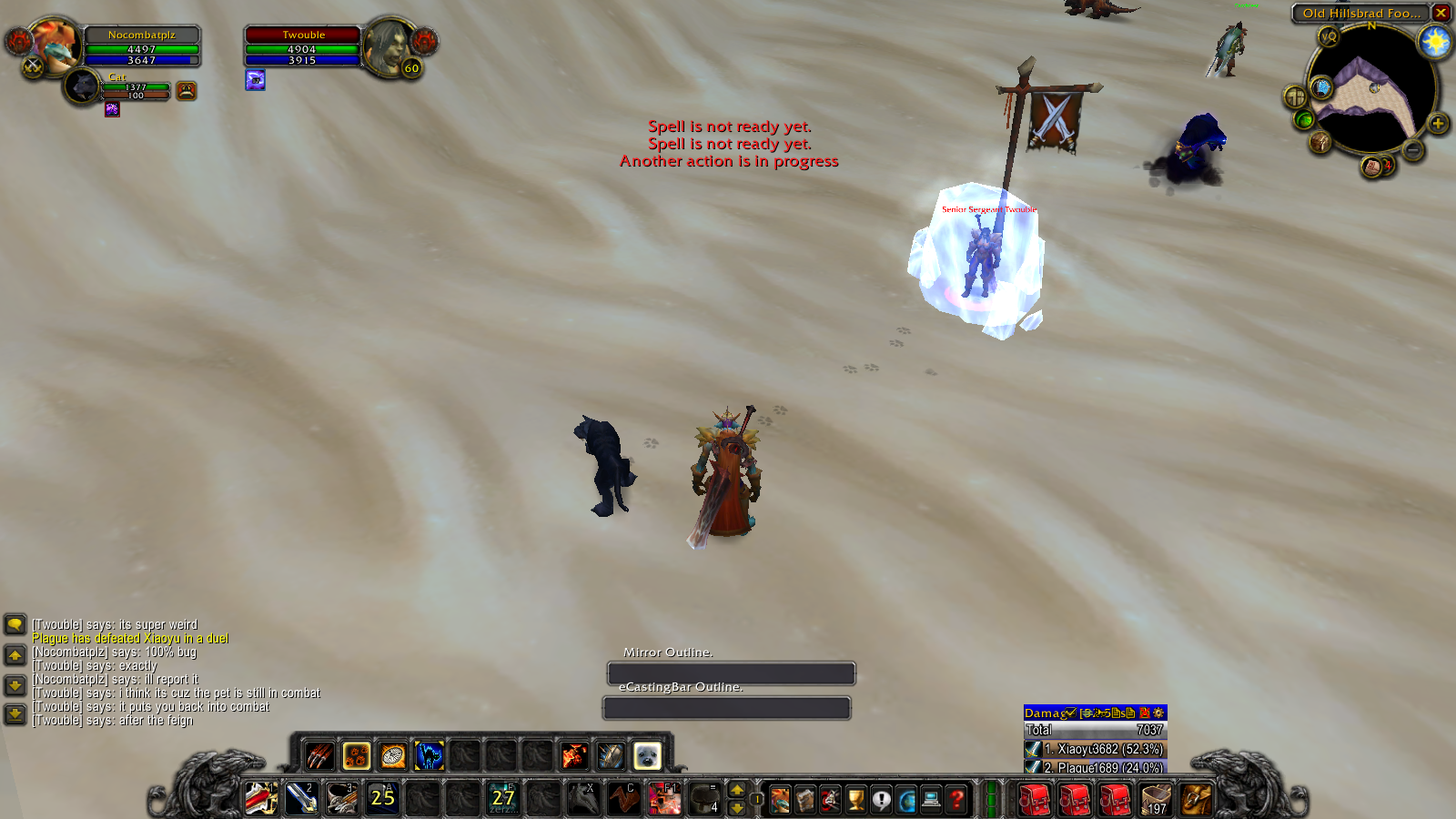
Task: Click the Help question mark micro button
Action: pos(956,800)
